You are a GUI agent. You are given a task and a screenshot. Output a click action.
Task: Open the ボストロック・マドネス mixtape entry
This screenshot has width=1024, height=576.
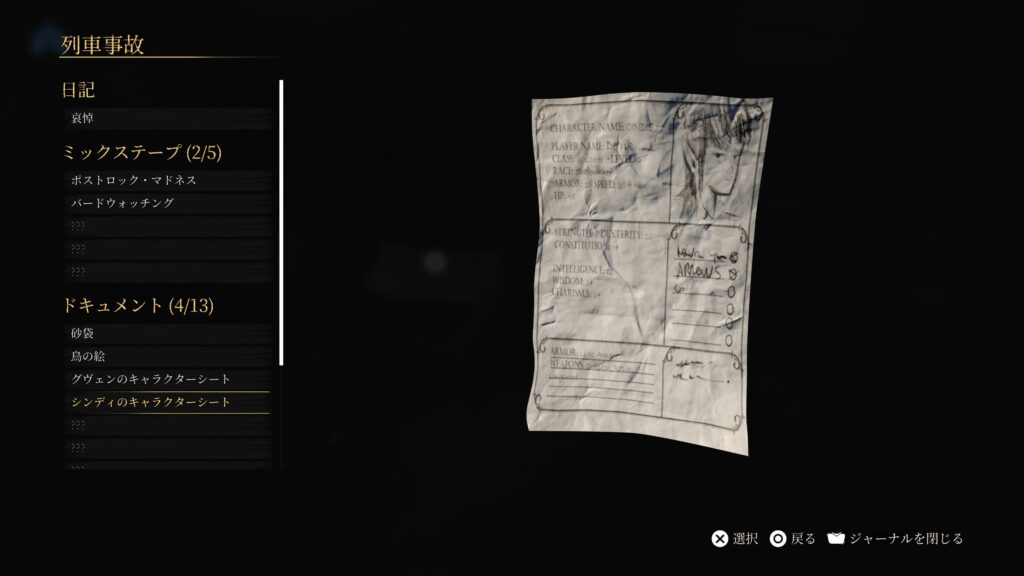tap(165, 180)
